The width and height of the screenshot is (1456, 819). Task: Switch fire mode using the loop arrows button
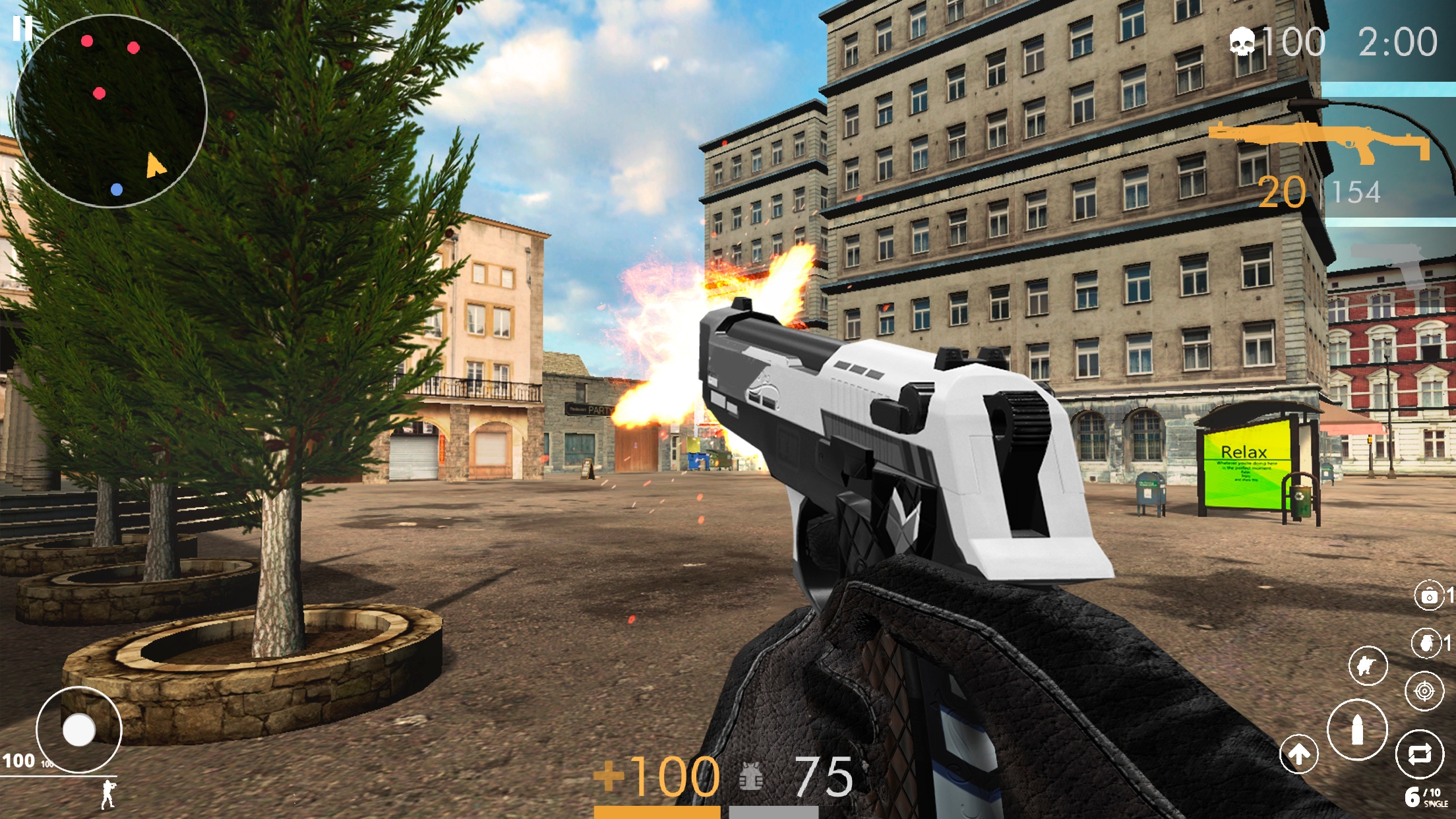pos(1420,752)
